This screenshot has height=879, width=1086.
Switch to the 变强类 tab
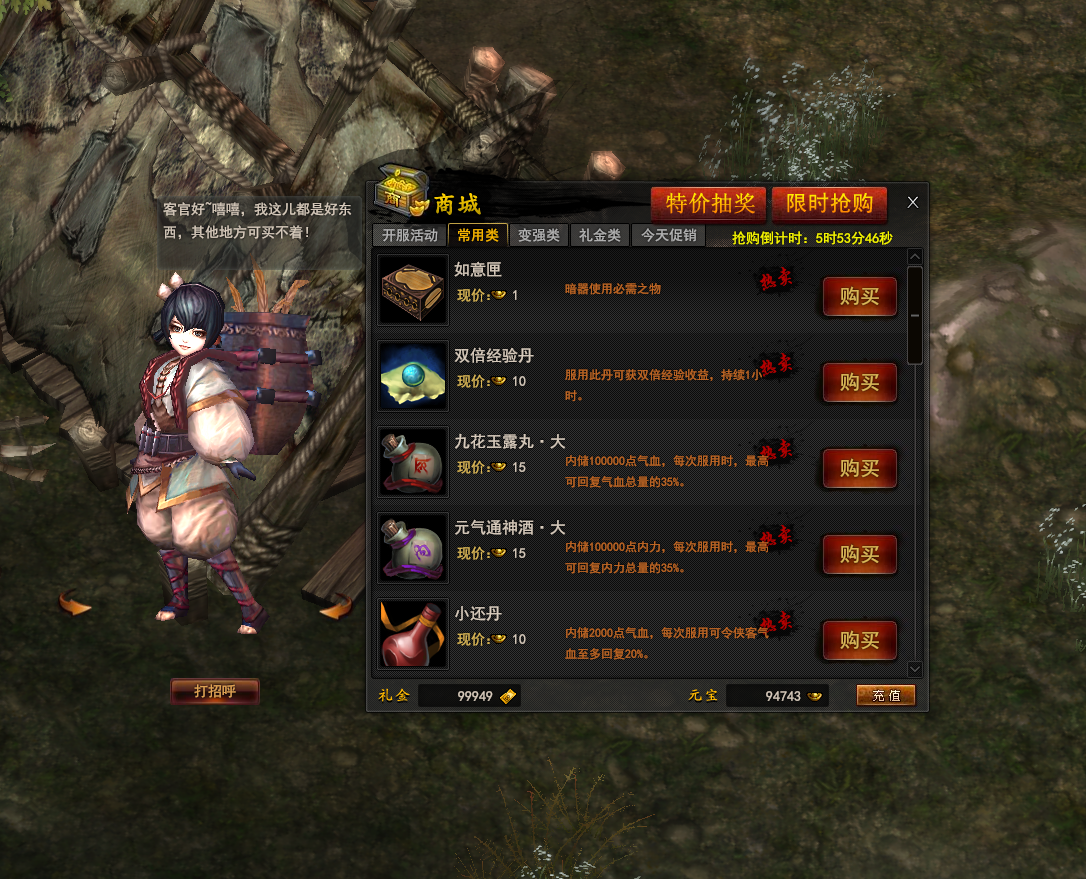click(x=539, y=236)
